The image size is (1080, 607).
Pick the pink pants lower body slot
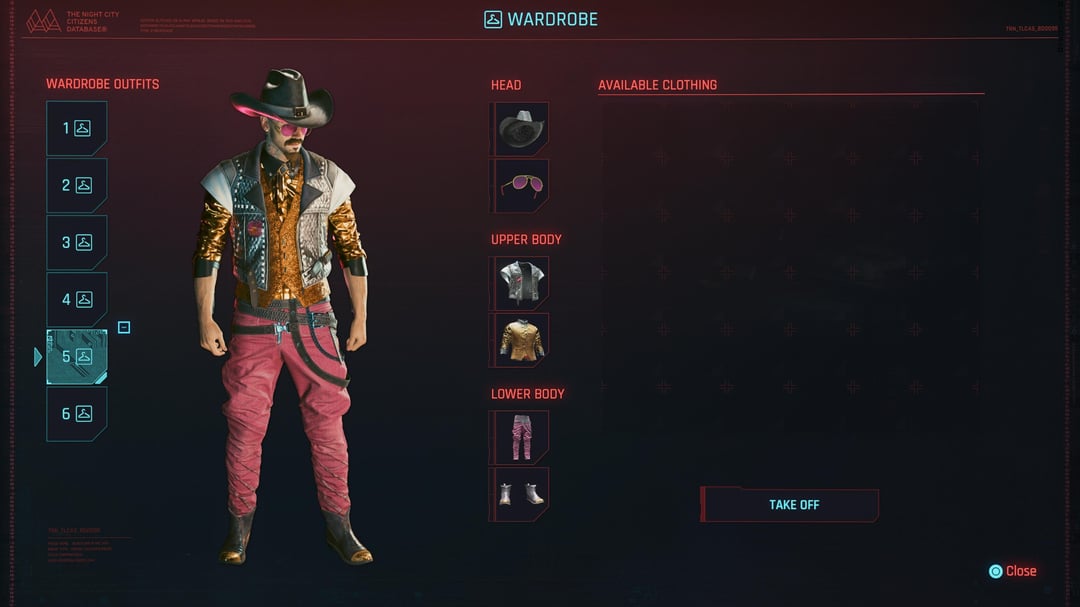(521, 437)
